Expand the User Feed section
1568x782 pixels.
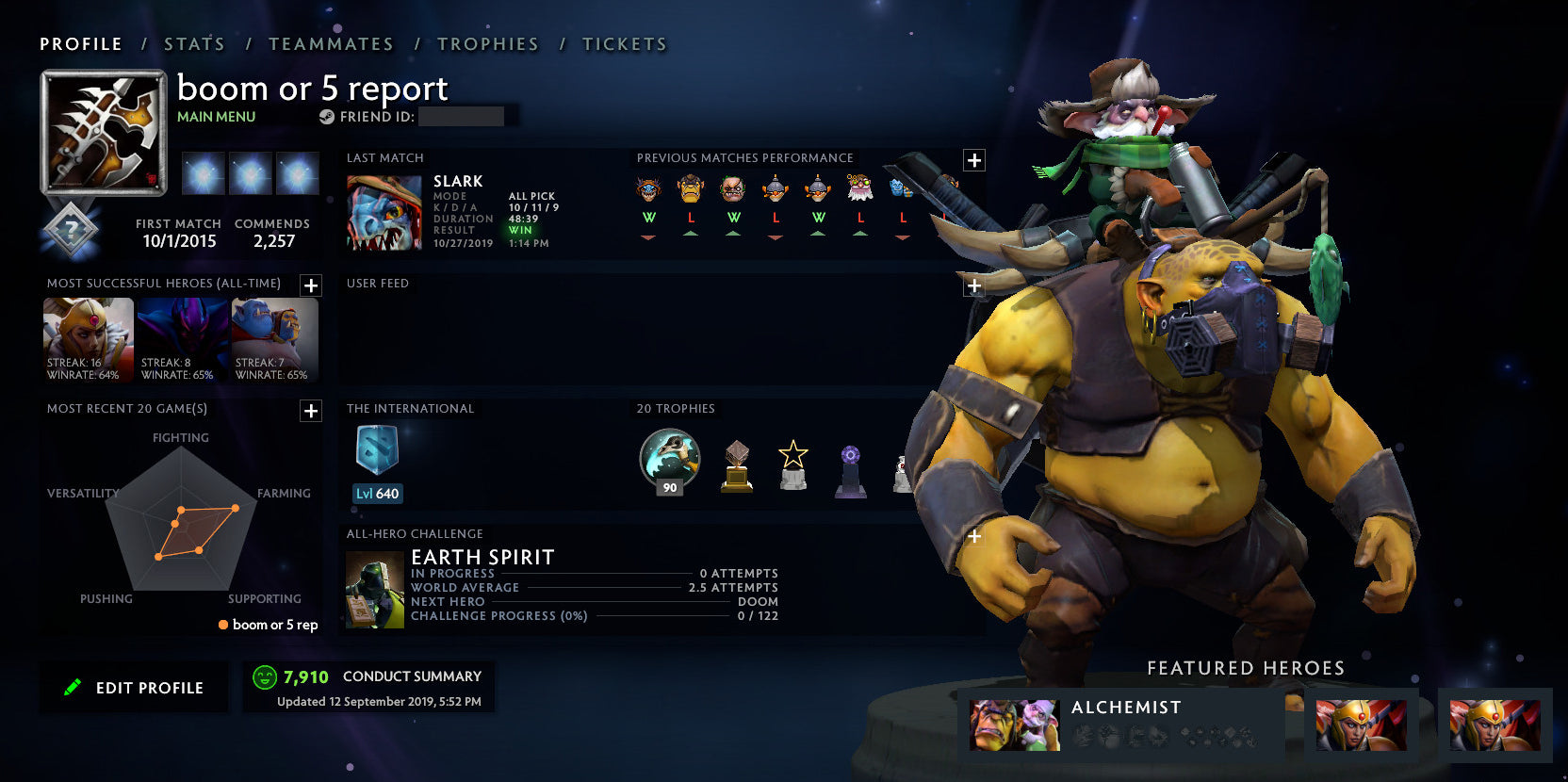click(973, 285)
